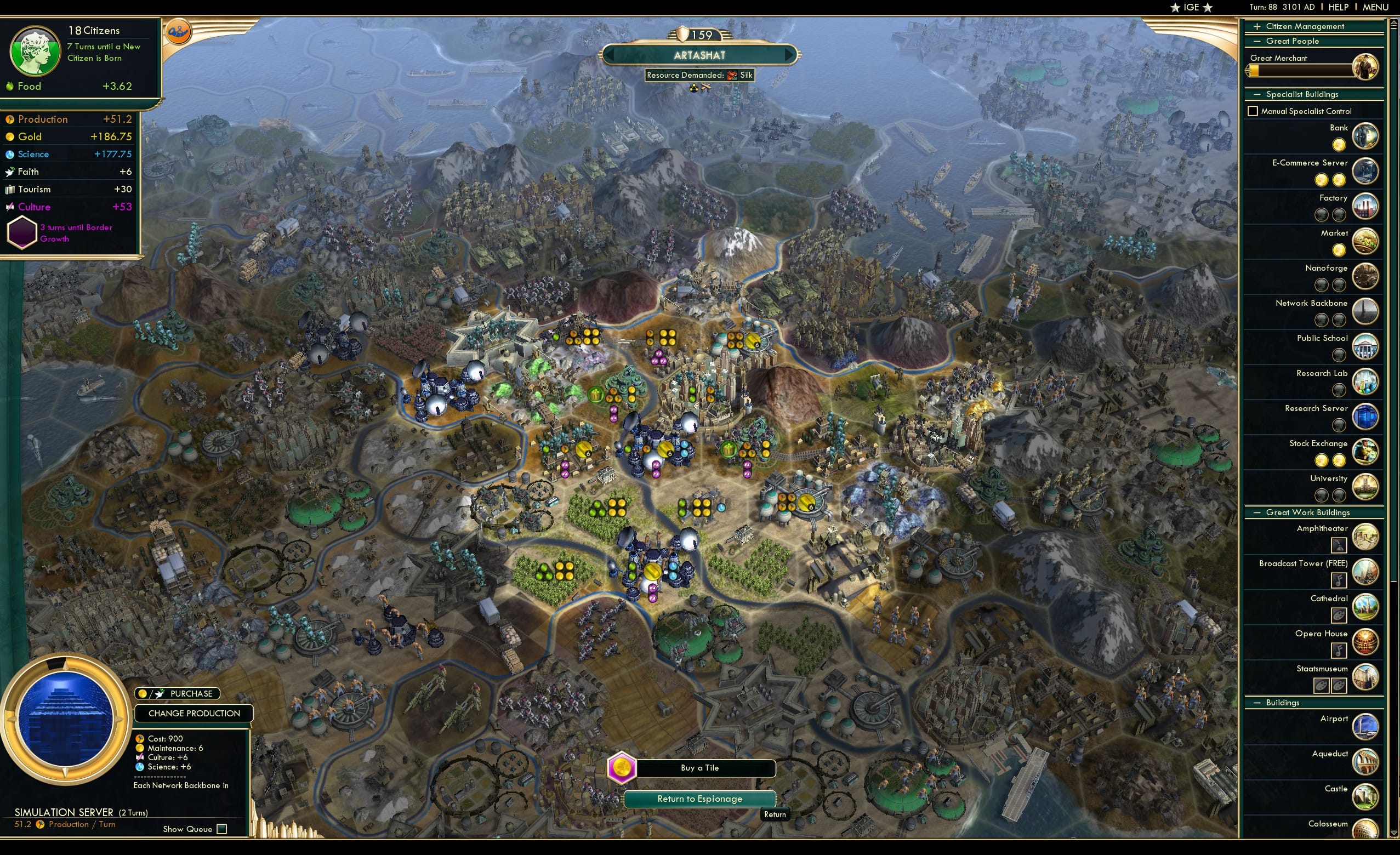1400x855 pixels.
Task: Click the Factory building icon
Action: [x=1366, y=206]
